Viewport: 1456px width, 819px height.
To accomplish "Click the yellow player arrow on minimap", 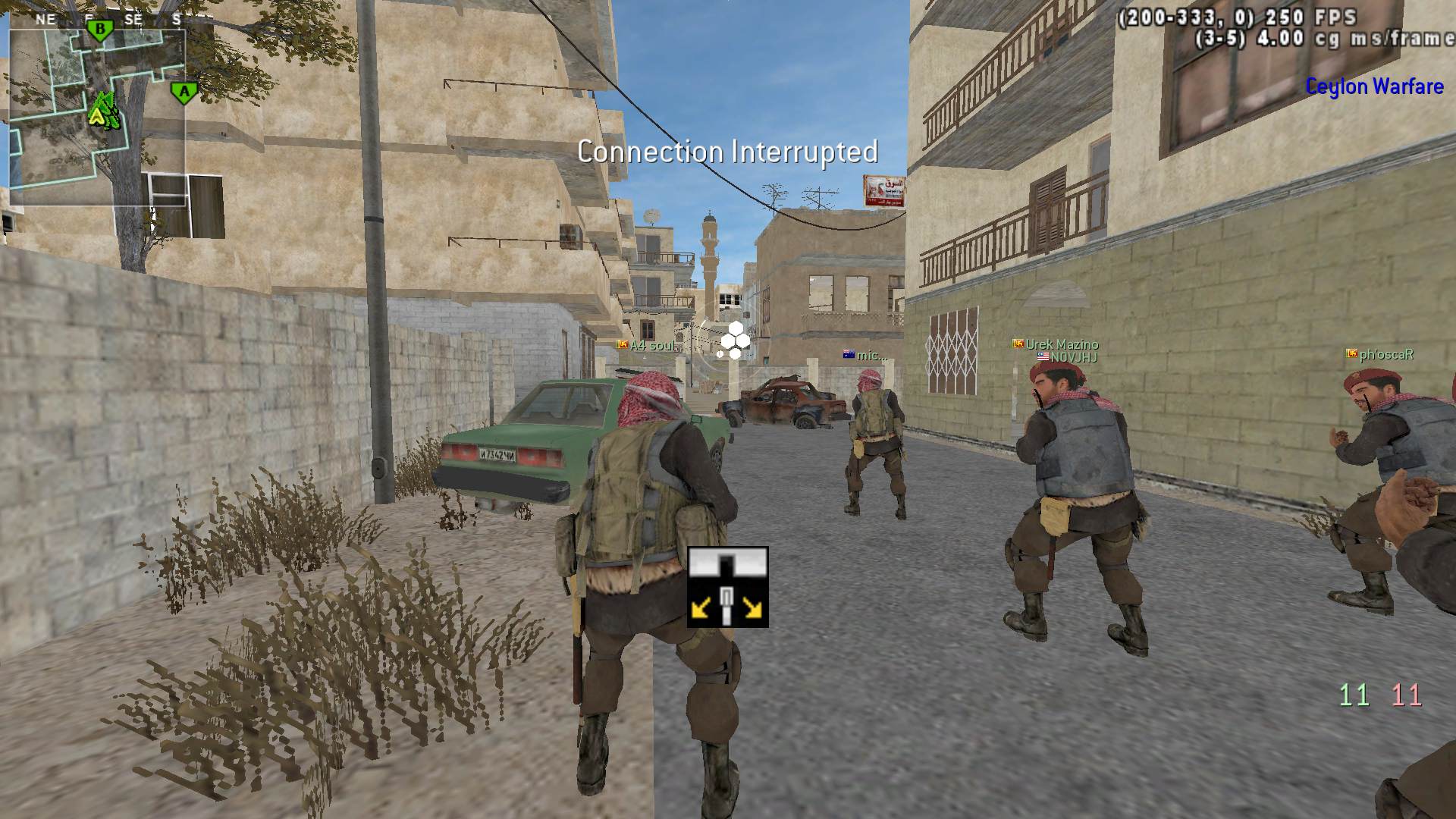I will pyautogui.click(x=97, y=115).
